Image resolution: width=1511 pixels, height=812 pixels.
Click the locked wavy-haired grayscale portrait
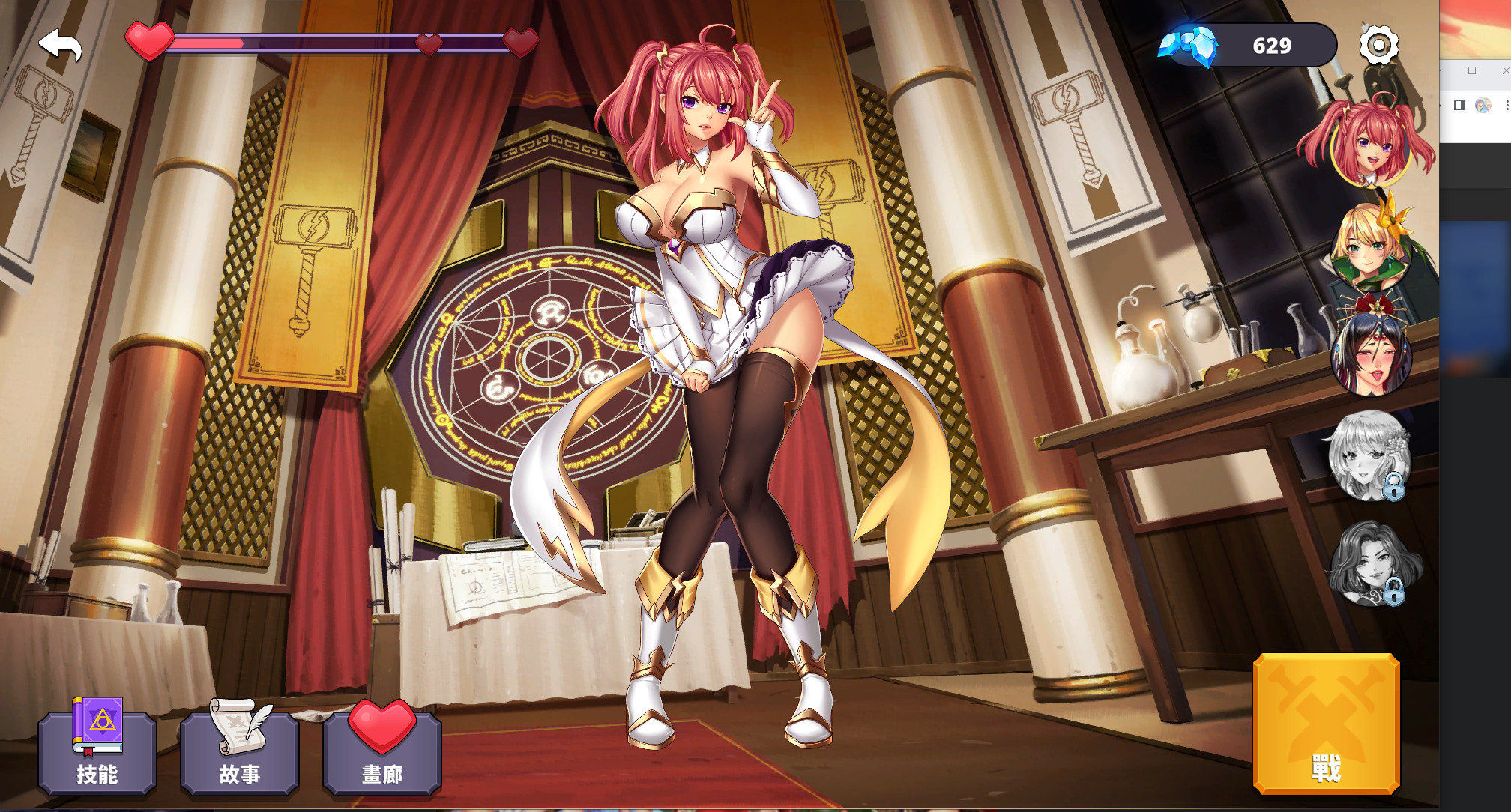(1370, 563)
